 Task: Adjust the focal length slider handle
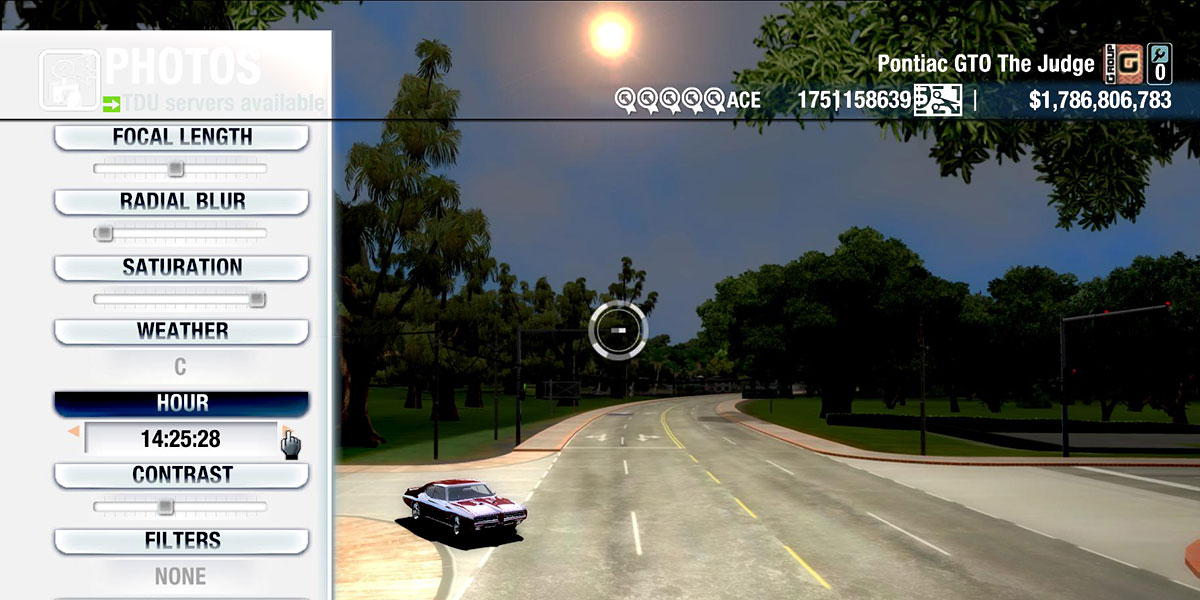tap(175, 168)
